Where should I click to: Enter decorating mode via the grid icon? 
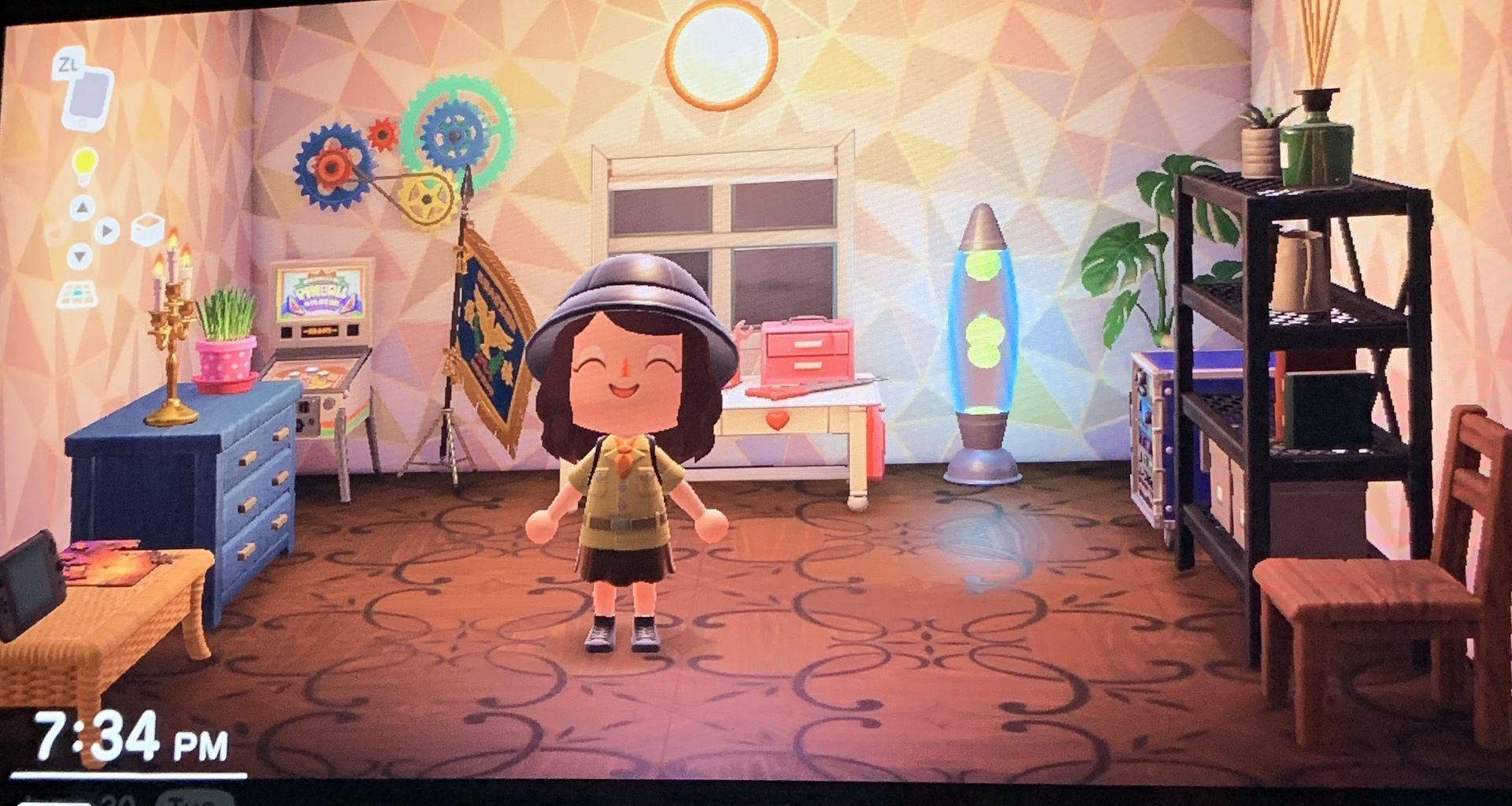78,293
